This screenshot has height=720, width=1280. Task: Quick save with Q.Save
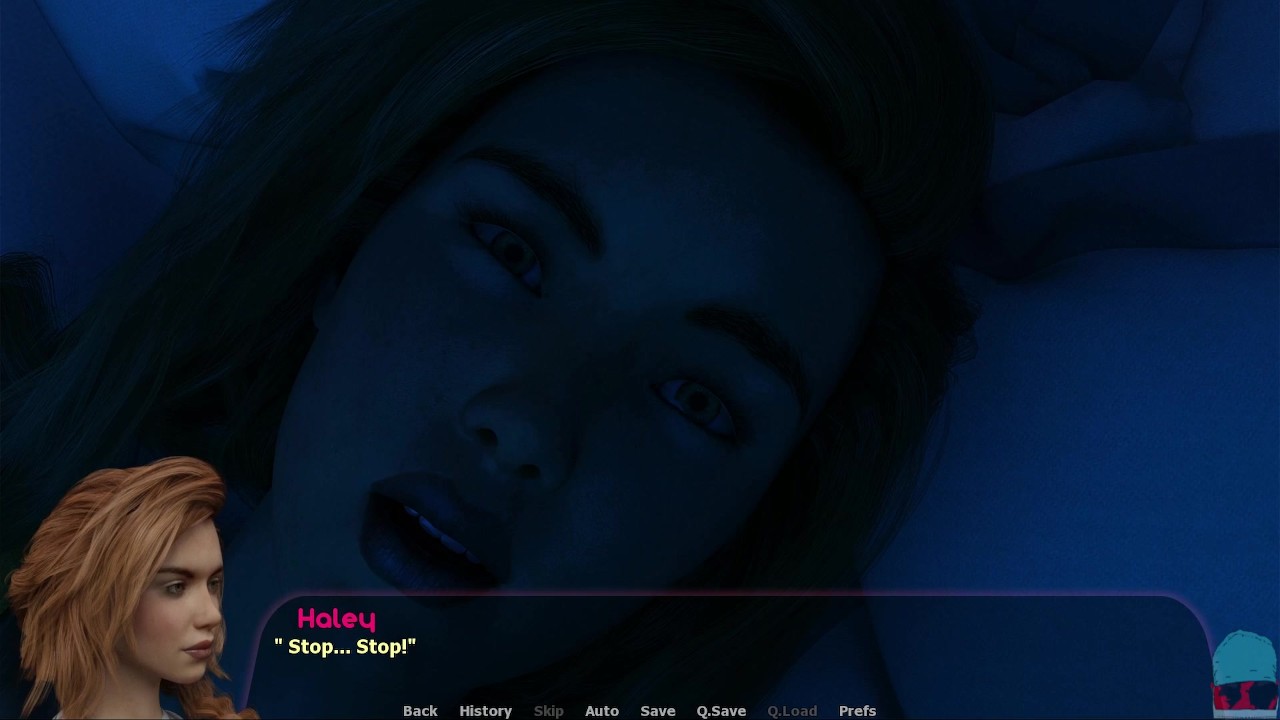pos(721,711)
